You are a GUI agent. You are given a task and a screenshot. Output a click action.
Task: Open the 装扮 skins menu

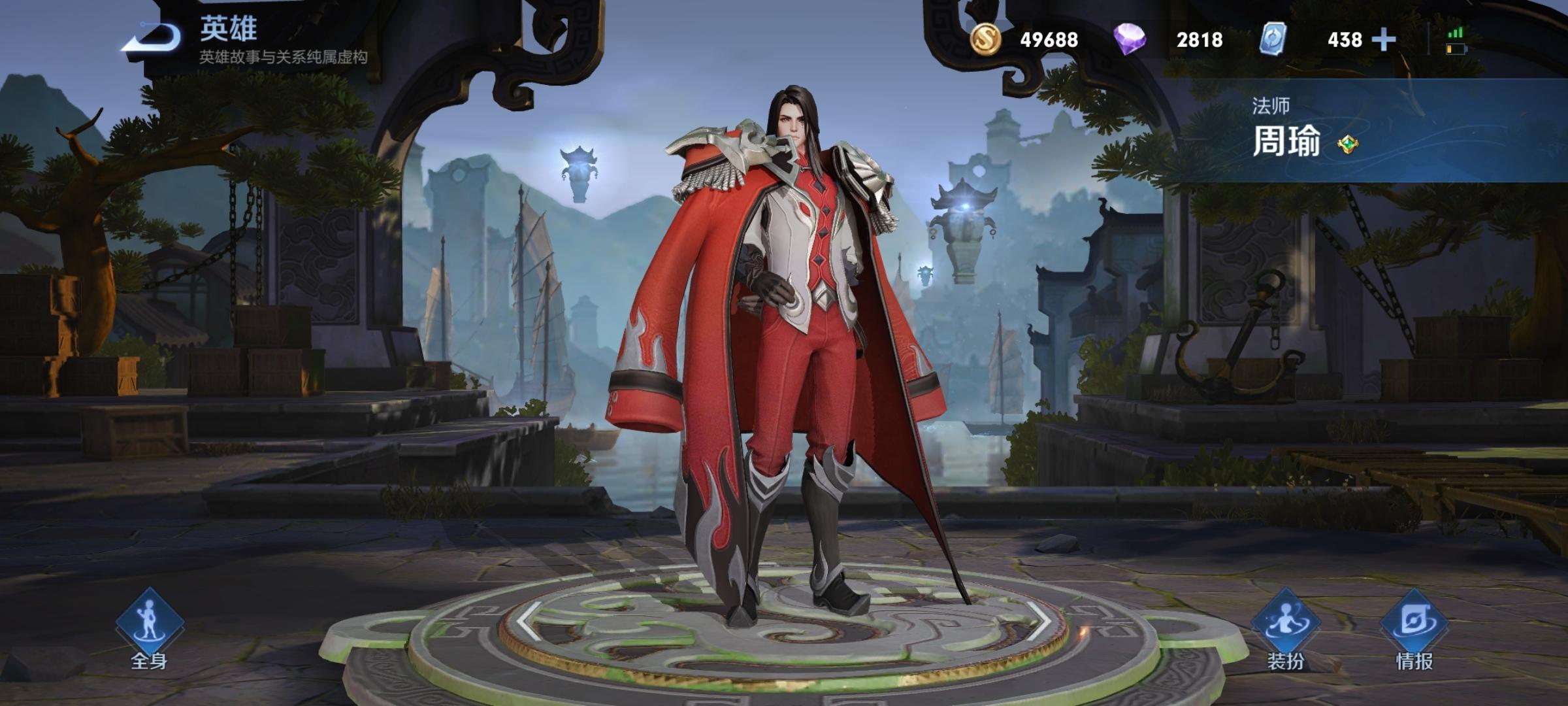(x=1285, y=628)
